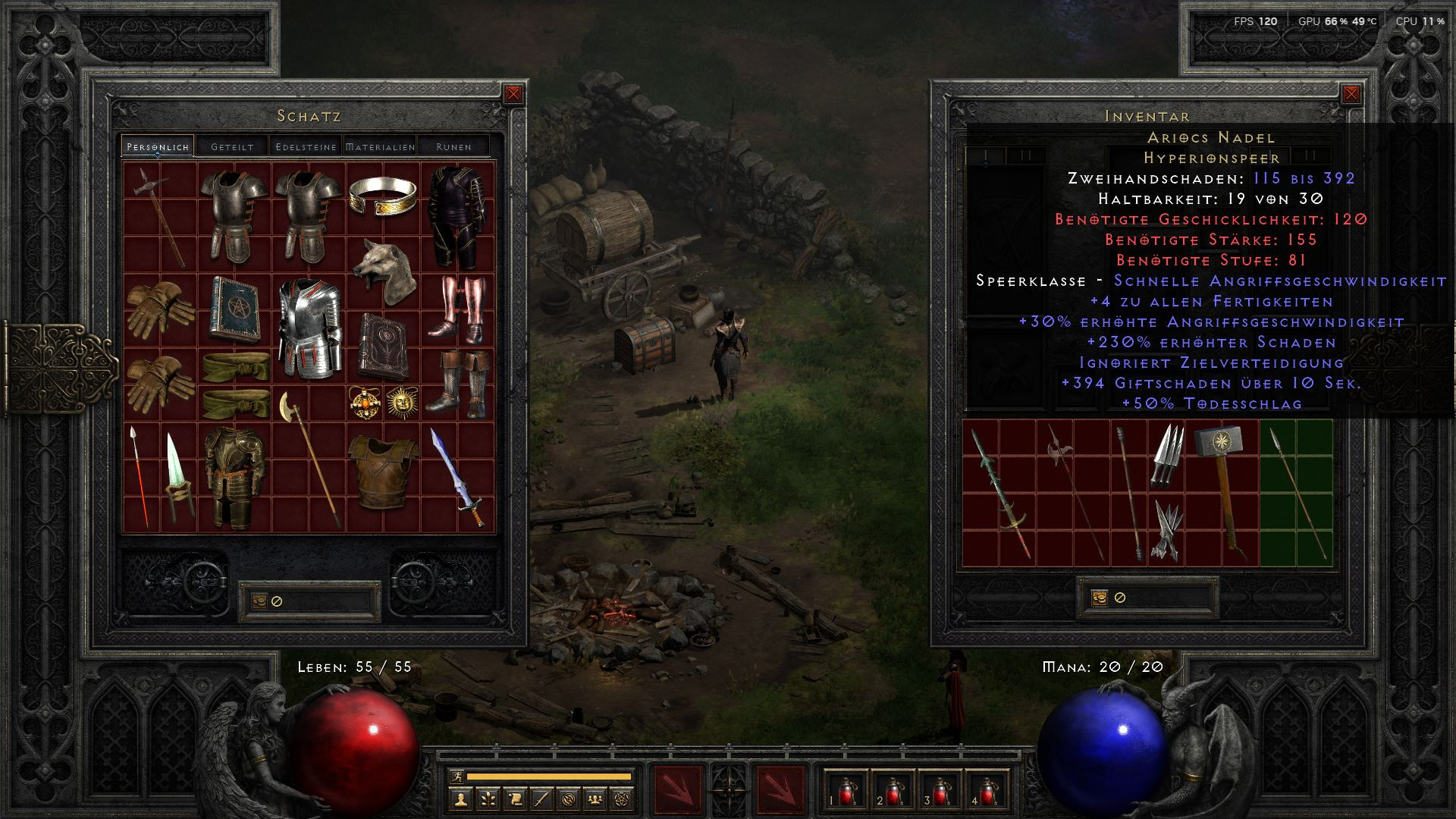Use the belt potion in slot 1

846,792
